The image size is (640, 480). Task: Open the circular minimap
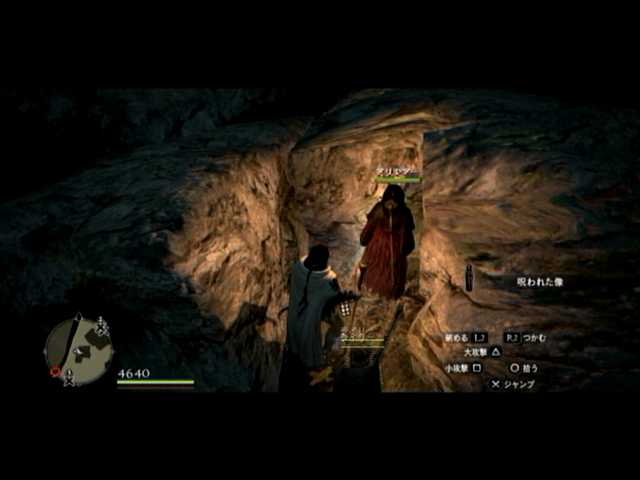coord(78,350)
